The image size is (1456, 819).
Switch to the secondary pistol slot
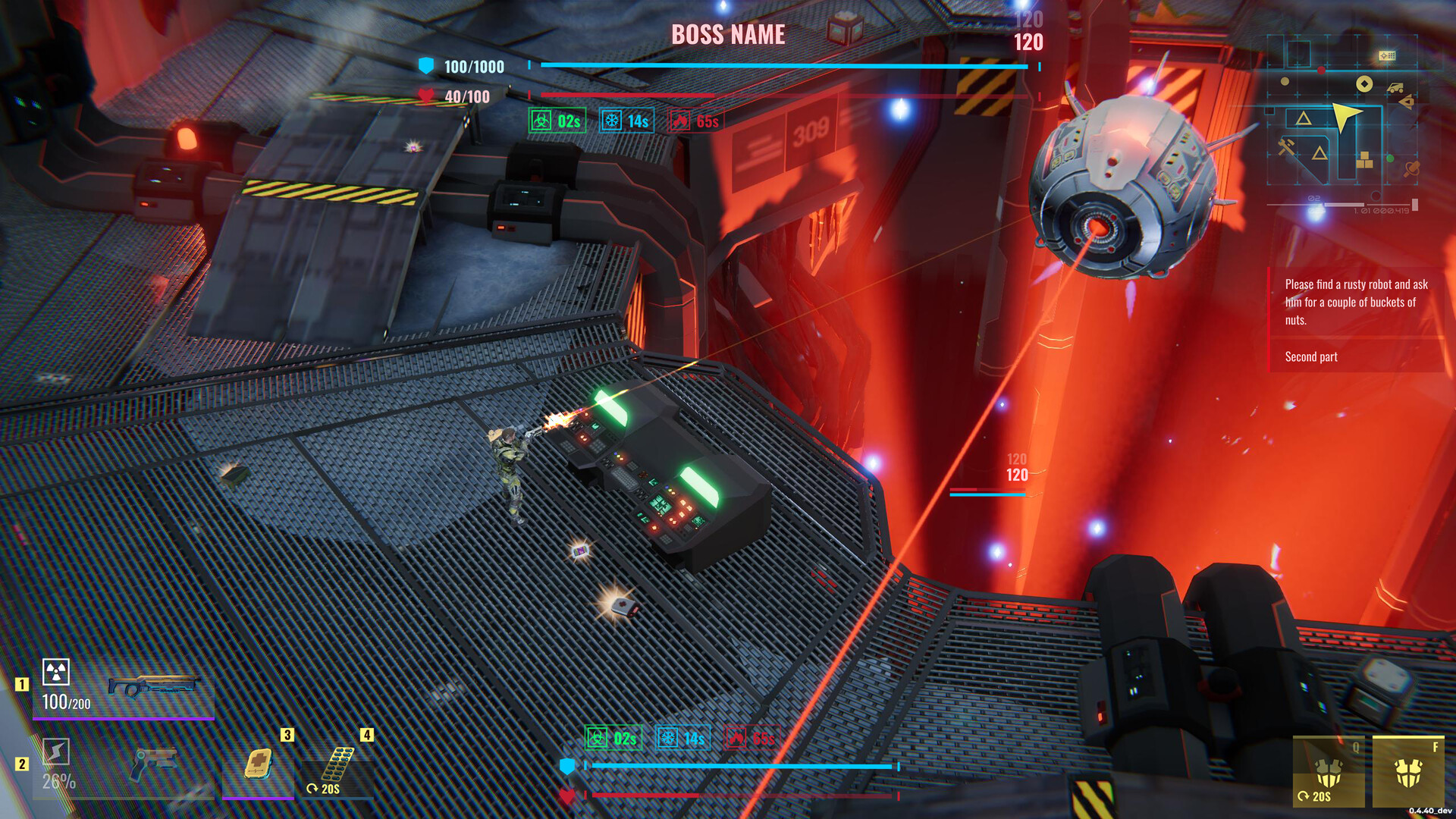point(152,764)
